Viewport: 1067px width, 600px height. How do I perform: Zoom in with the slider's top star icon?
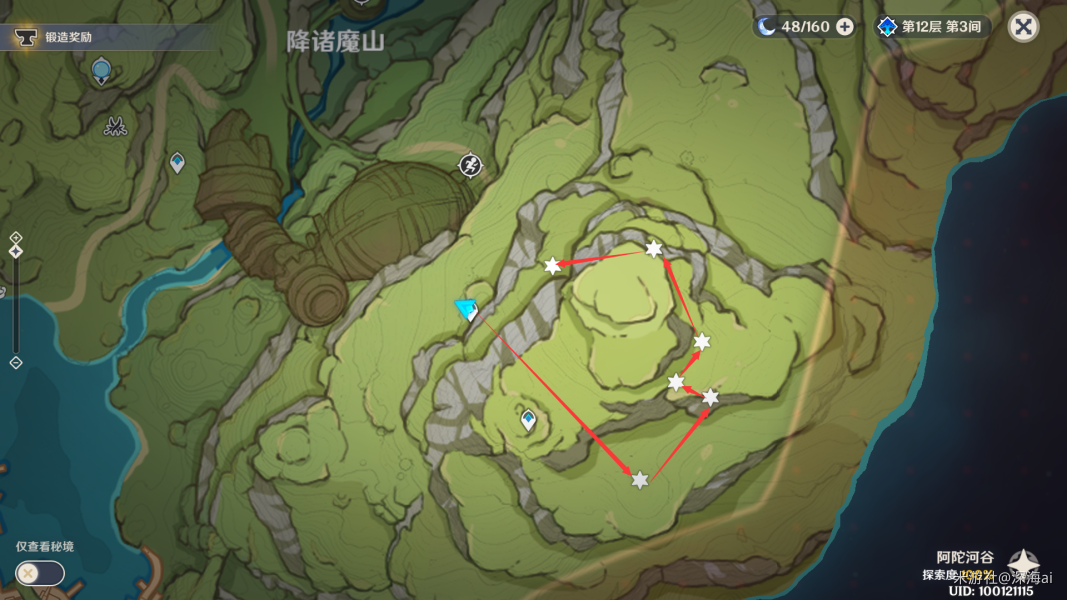[16, 238]
